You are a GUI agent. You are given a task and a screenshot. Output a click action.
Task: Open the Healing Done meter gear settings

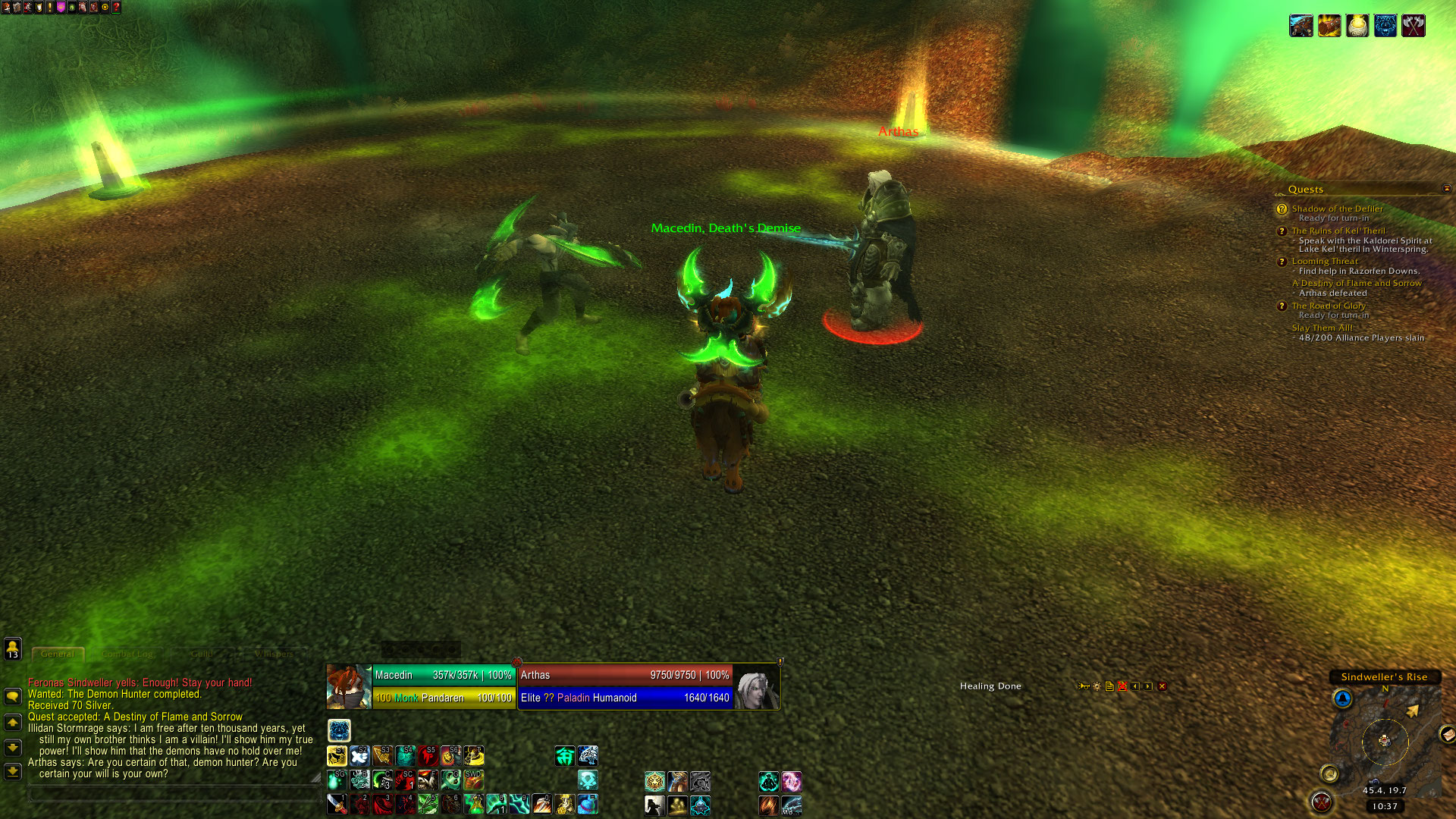(1097, 686)
